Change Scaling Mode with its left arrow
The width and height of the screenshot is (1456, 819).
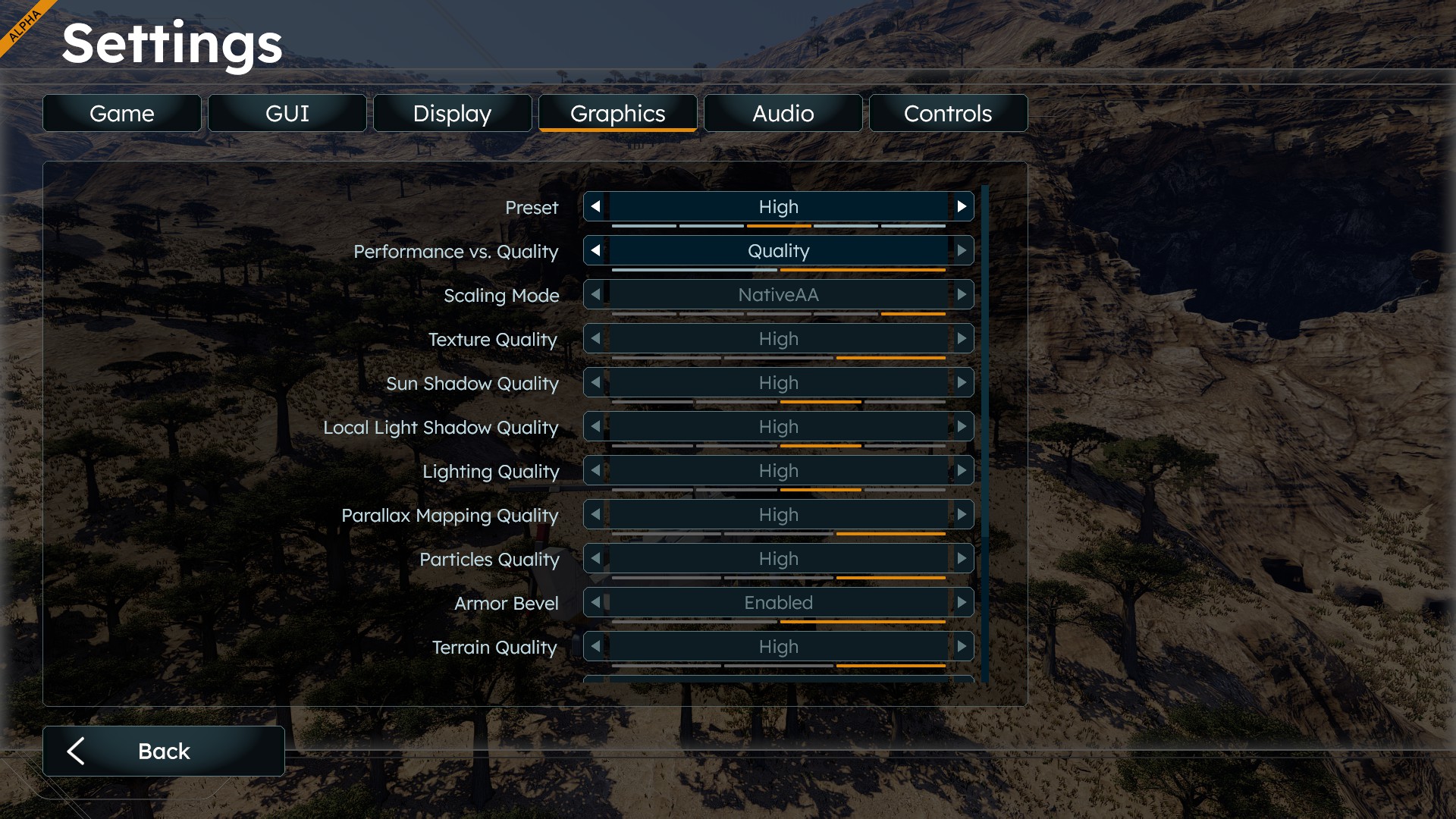[x=596, y=294]
